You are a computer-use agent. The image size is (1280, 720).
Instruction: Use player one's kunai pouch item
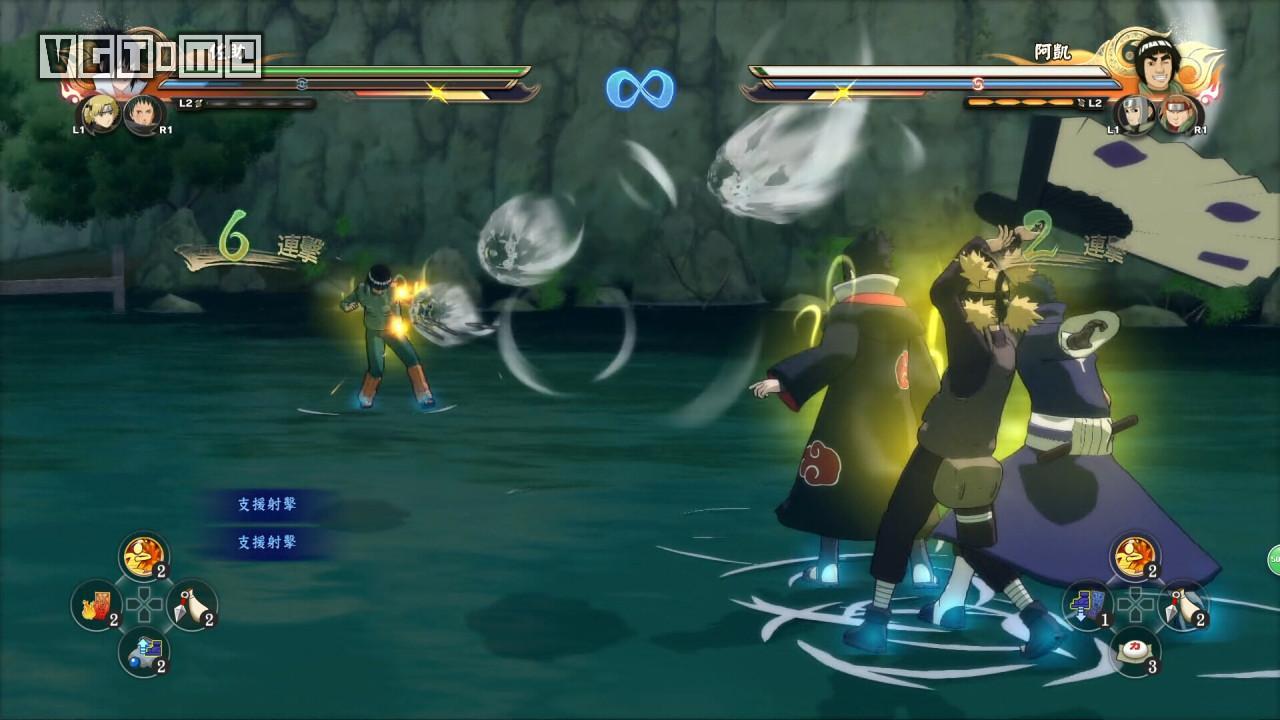pyautogui.click(x=192, y=606)
